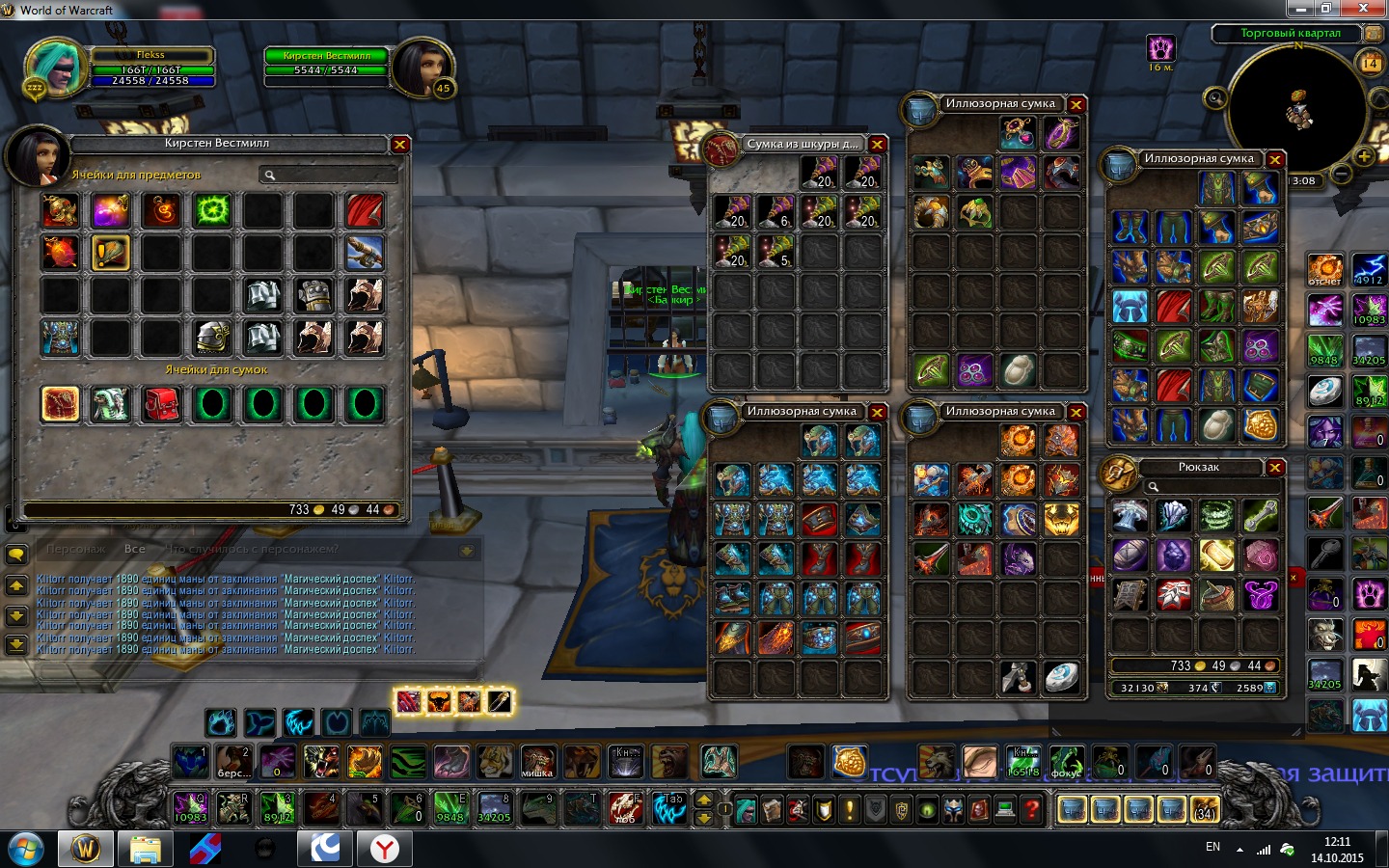Pick the yellow exclamation item in bank
Screen dimensions: 1389x868
coord(111,253)
